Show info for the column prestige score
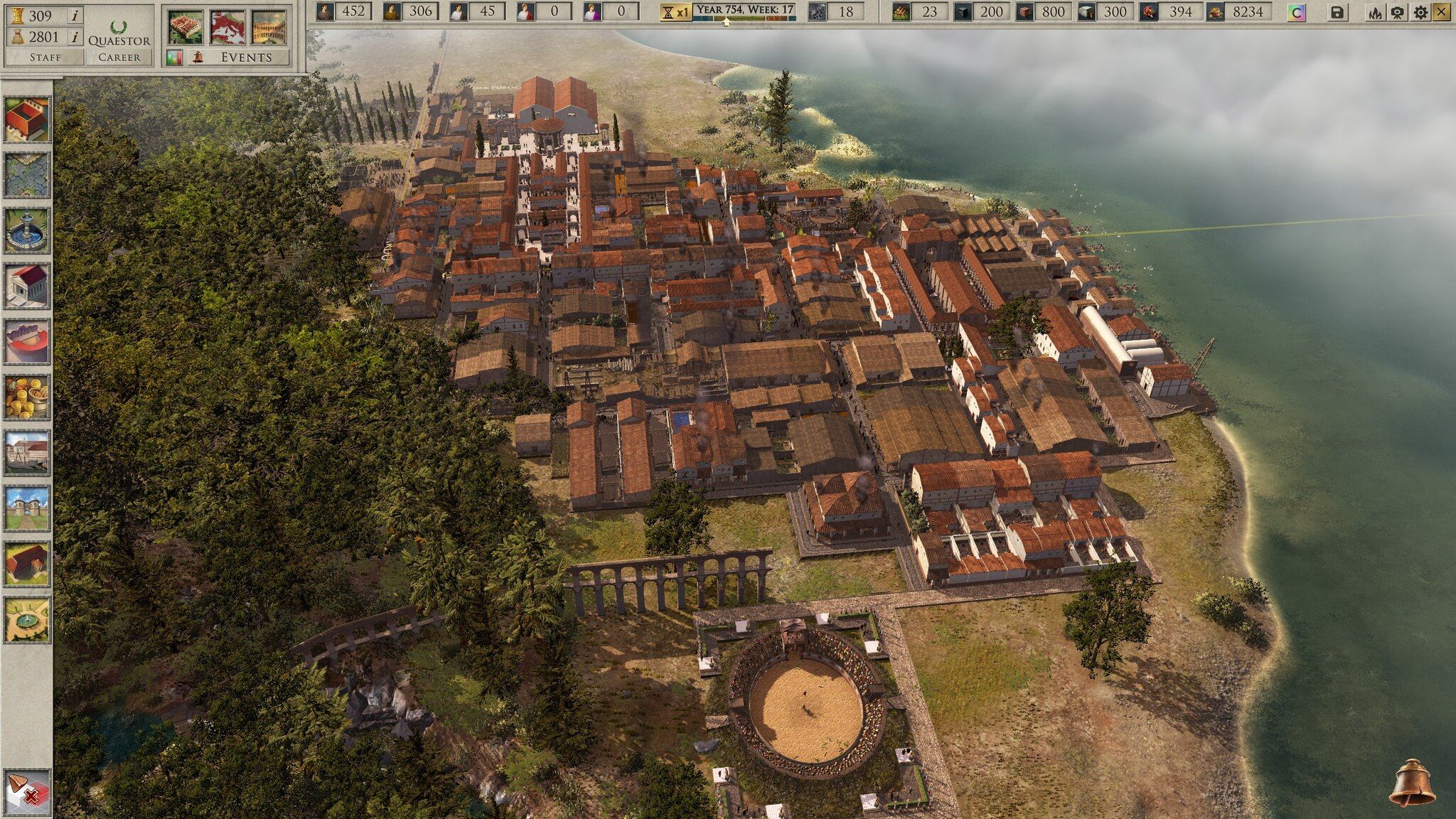This screenshot has height=819, width=1456. click(74, 15)
